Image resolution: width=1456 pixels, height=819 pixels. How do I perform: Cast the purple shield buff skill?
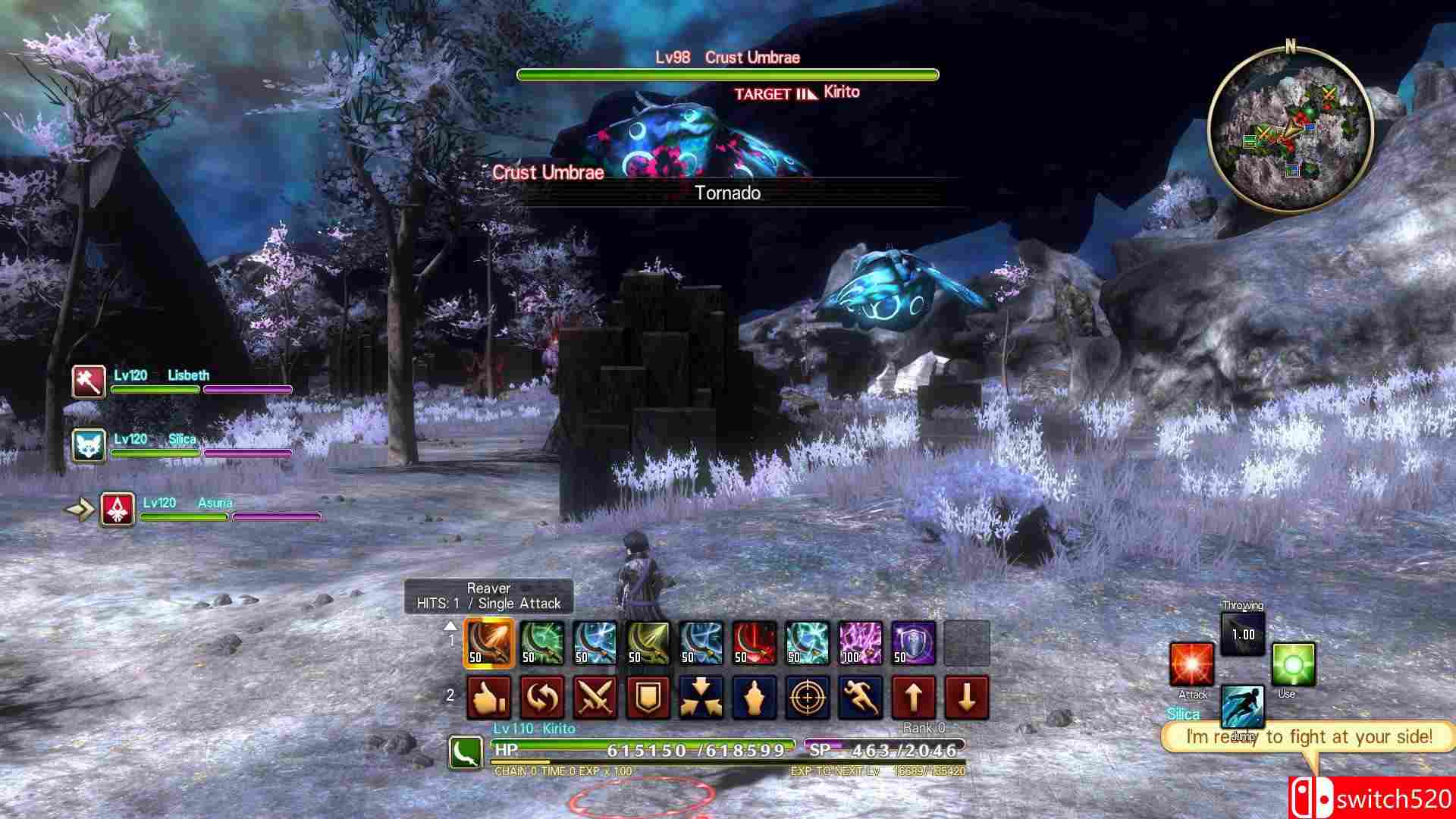tap(914, 643)
